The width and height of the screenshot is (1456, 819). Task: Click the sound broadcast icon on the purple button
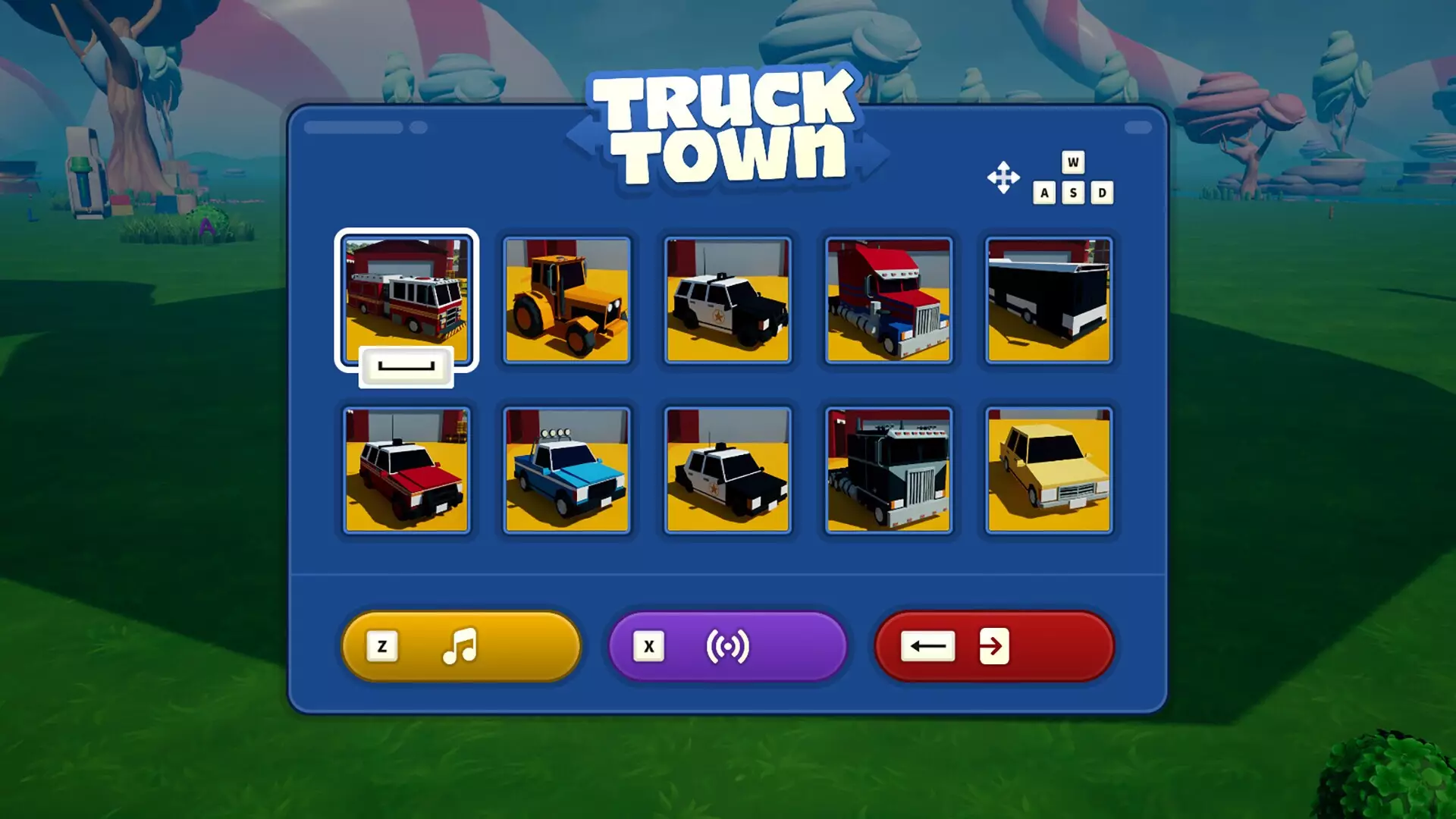pos(727,646)
